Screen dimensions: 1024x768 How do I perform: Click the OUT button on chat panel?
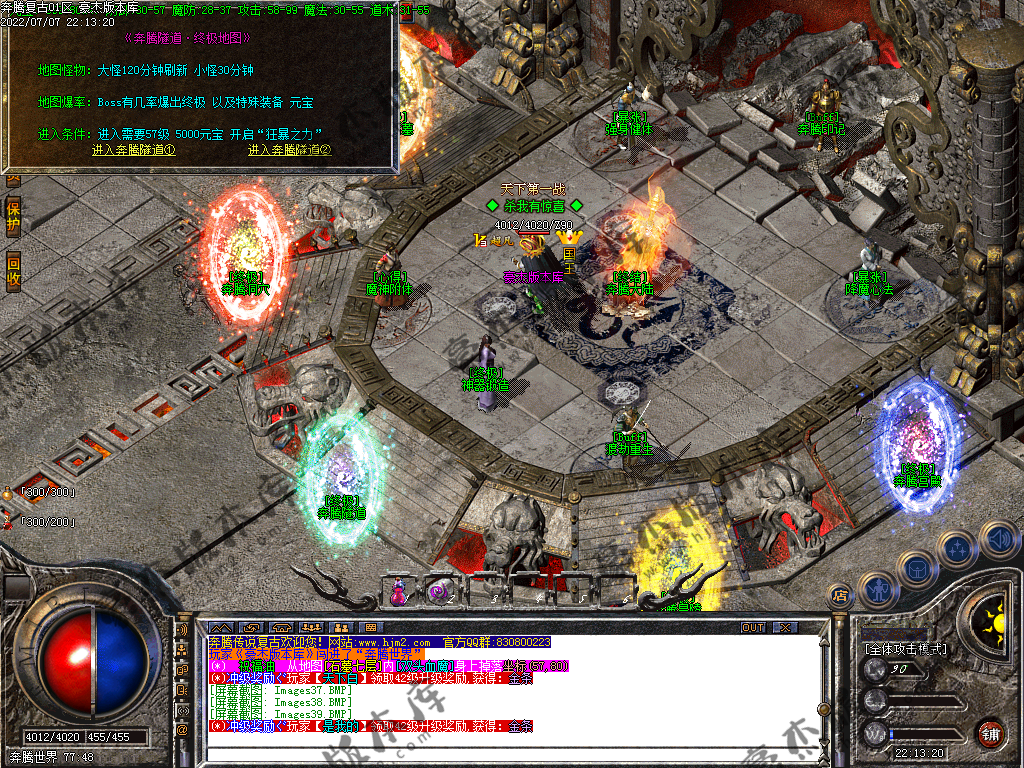(753, 627)
